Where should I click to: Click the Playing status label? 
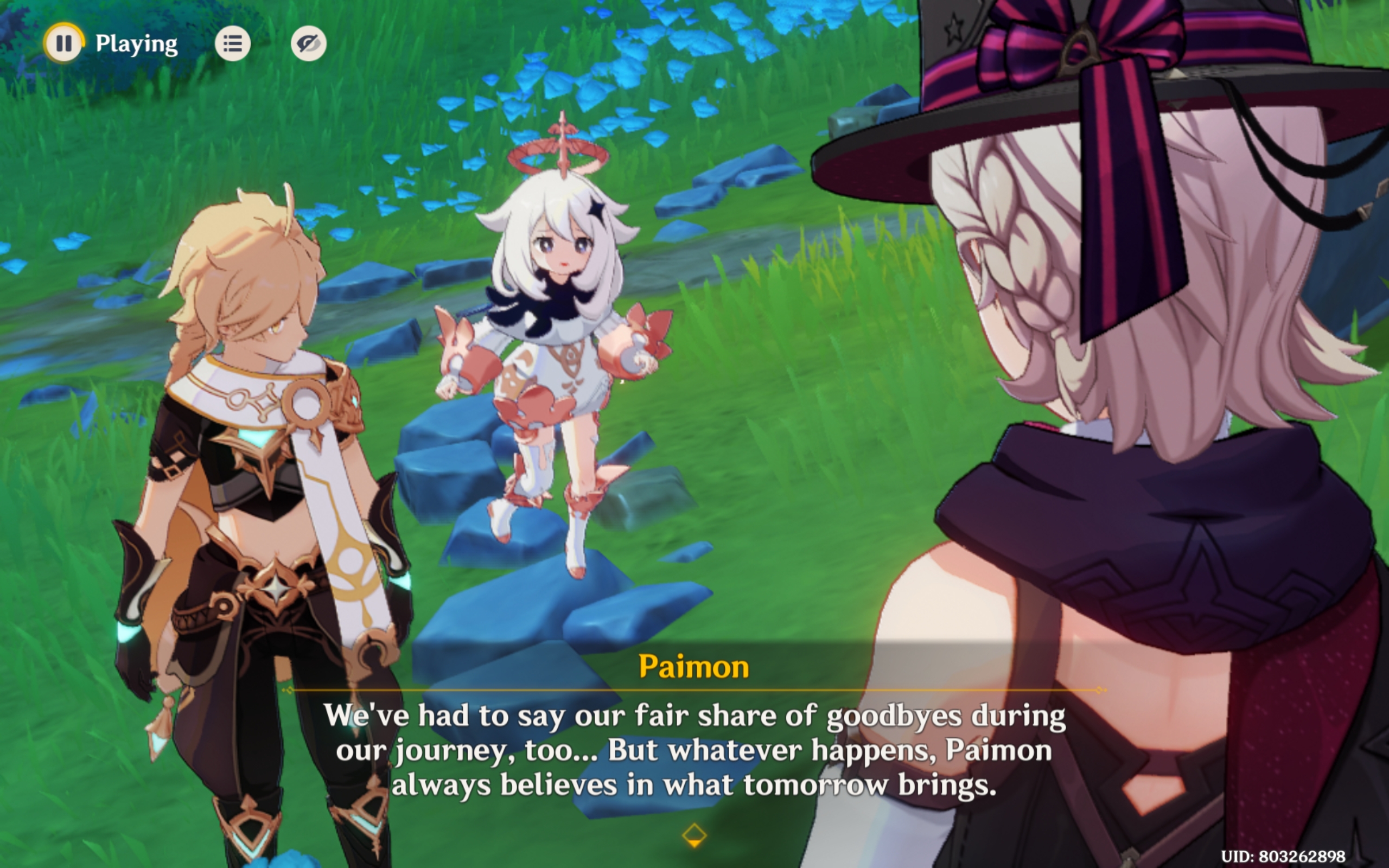[x=136, y=43]
